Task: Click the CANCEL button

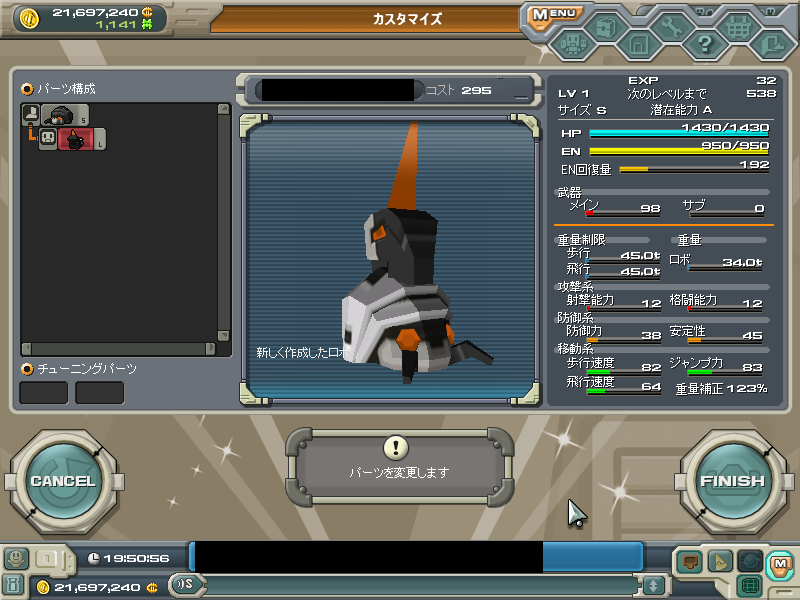Action: tap(62, 481)
